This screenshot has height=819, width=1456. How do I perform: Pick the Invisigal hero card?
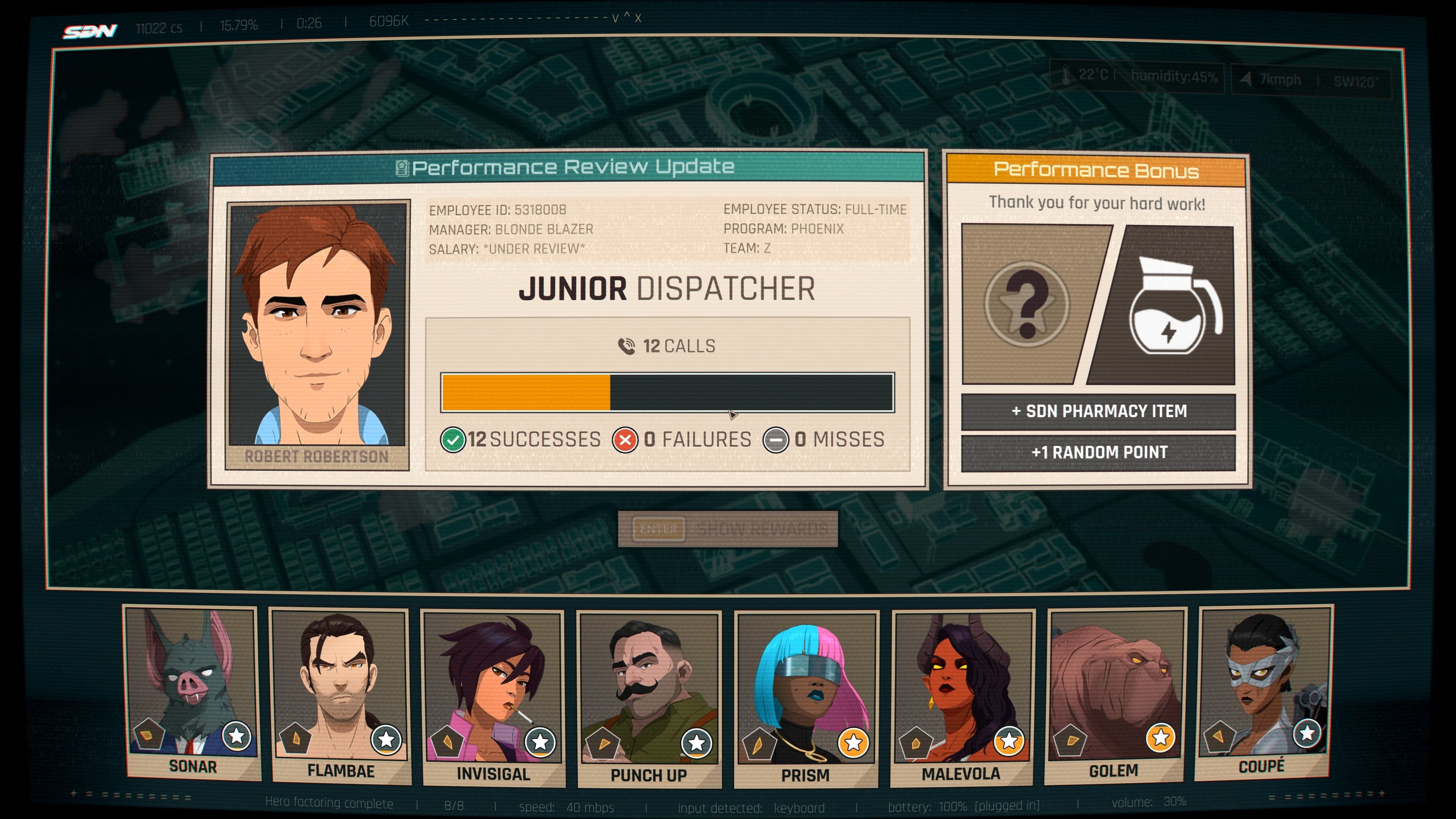[x=493, y=697]
